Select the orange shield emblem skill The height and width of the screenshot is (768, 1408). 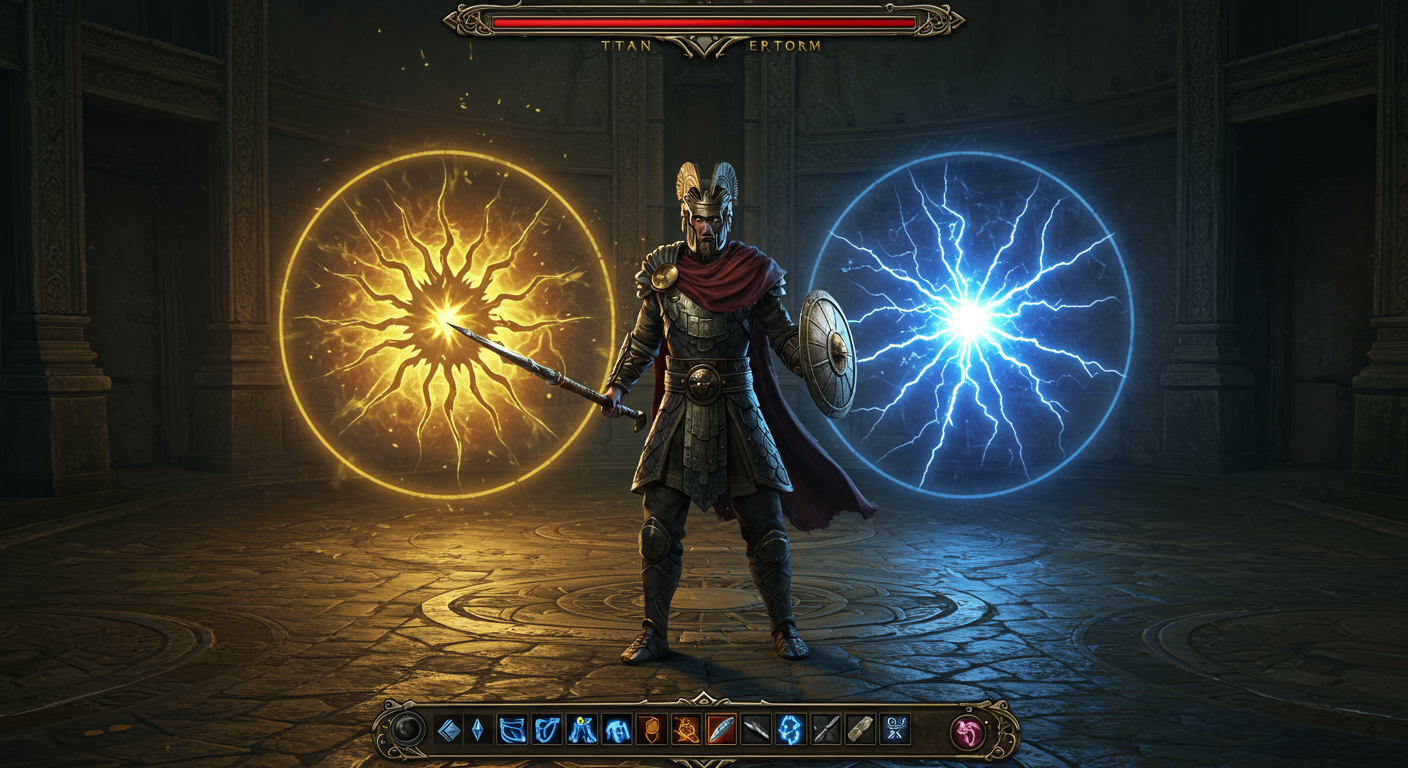651,730
